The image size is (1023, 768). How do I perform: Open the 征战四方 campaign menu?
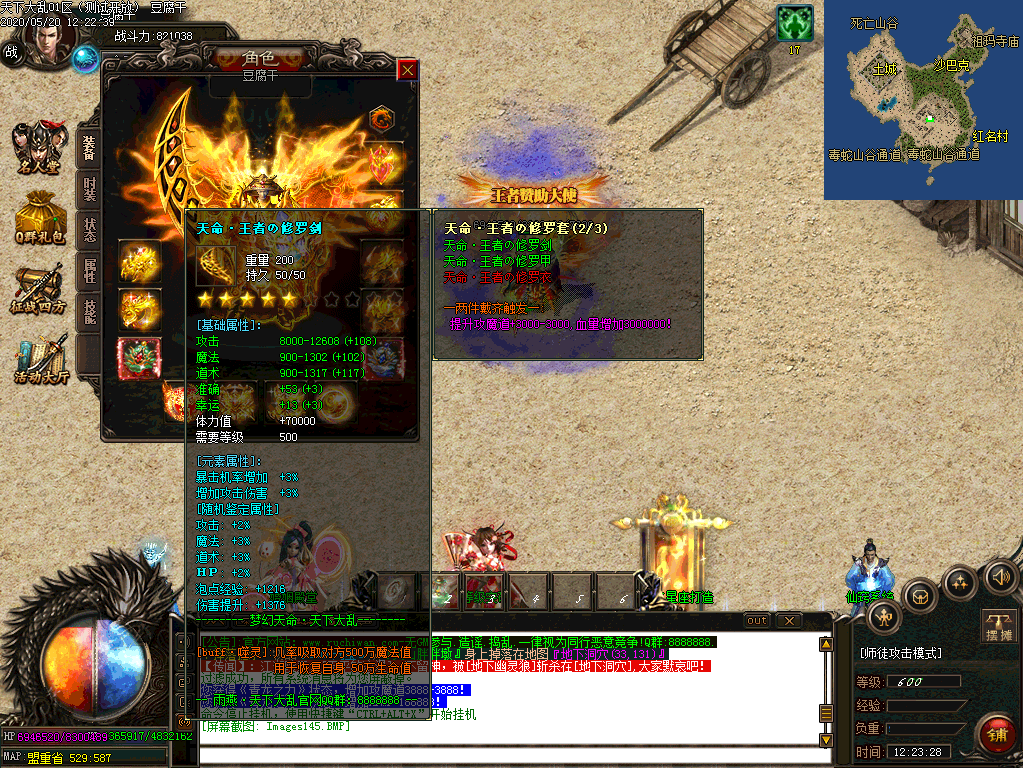point(39,289)
